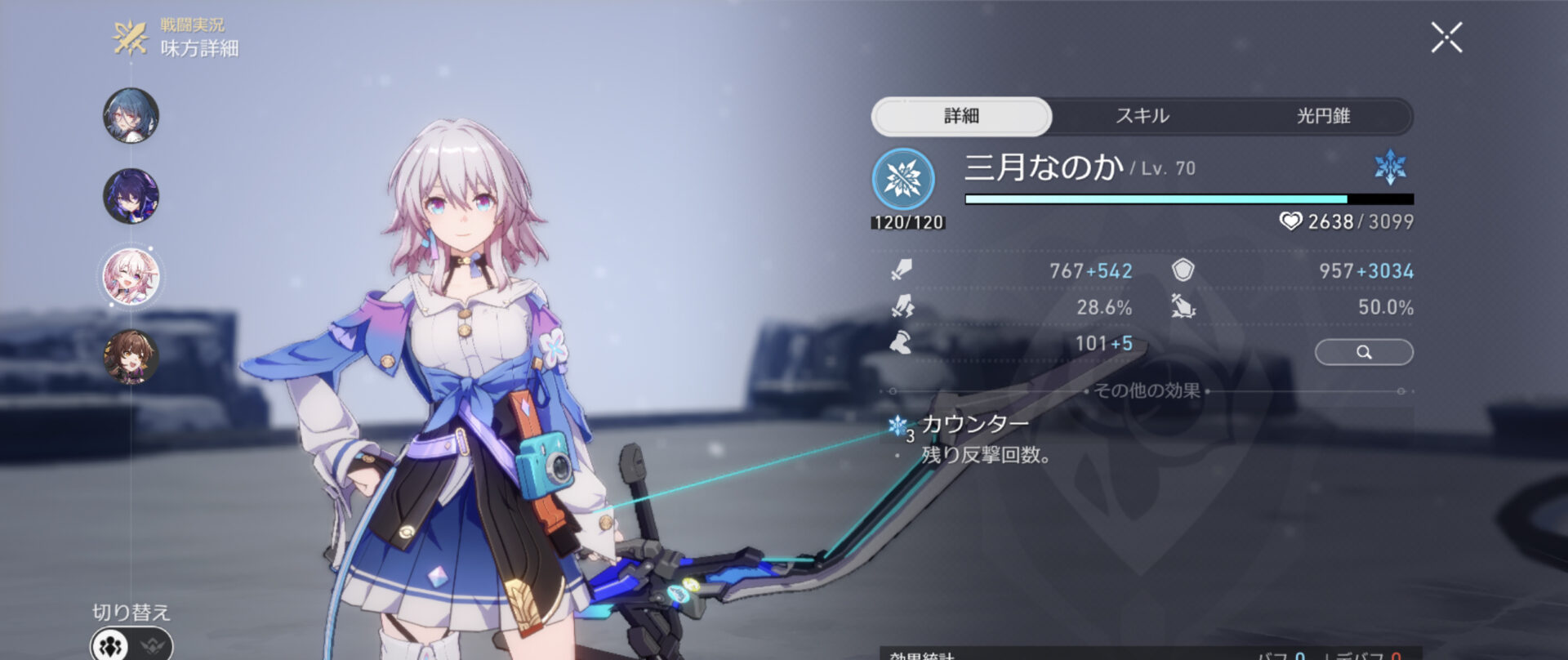The width and height of the screenshot is (1568, 660).
Task: Toggle the 切り替え switch button
Action: click(131, 644)
